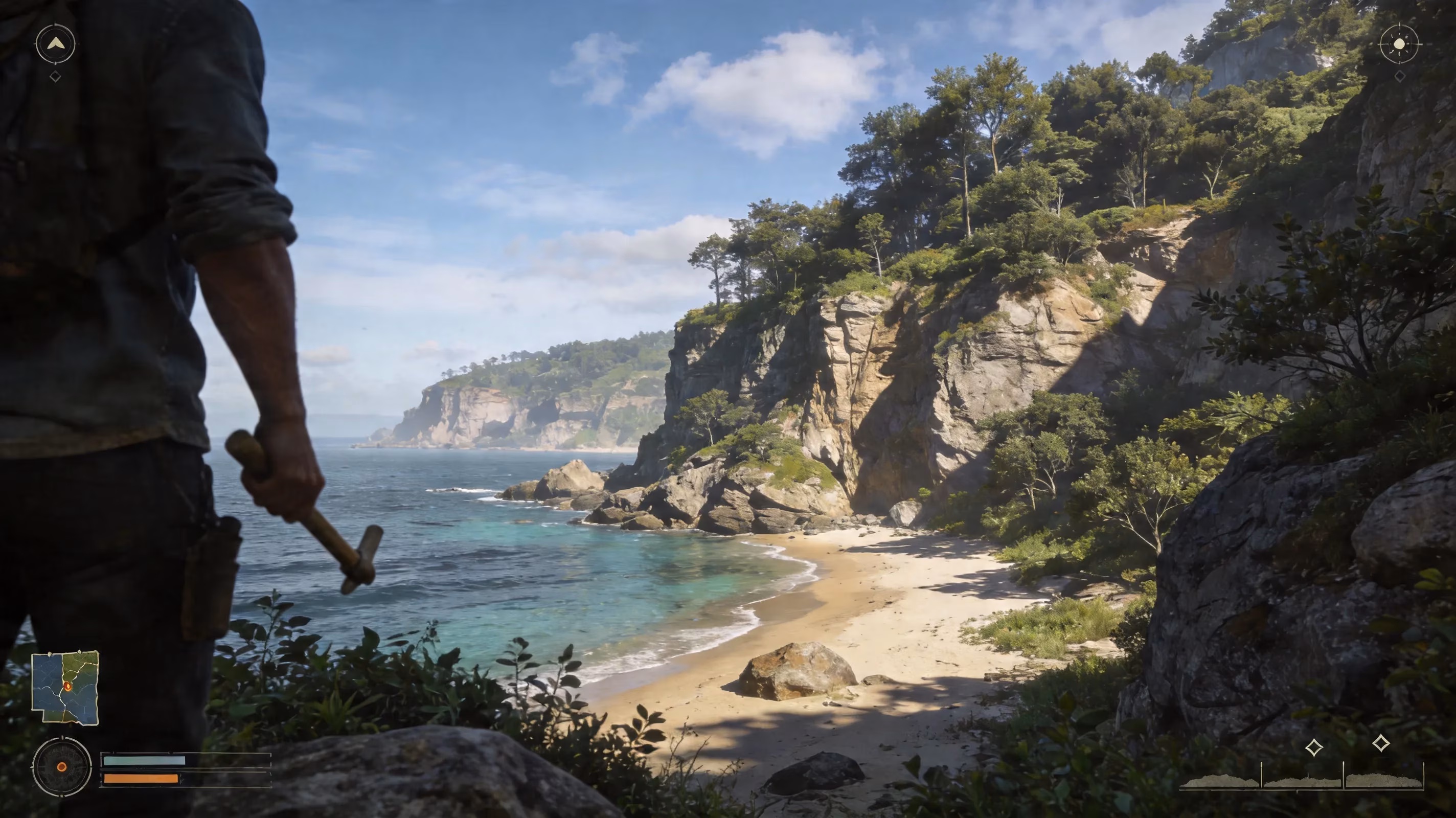1456x818 pixels.
Task: Select the sun time-of-day icon top-right
Action: [x=1400, y=43]
